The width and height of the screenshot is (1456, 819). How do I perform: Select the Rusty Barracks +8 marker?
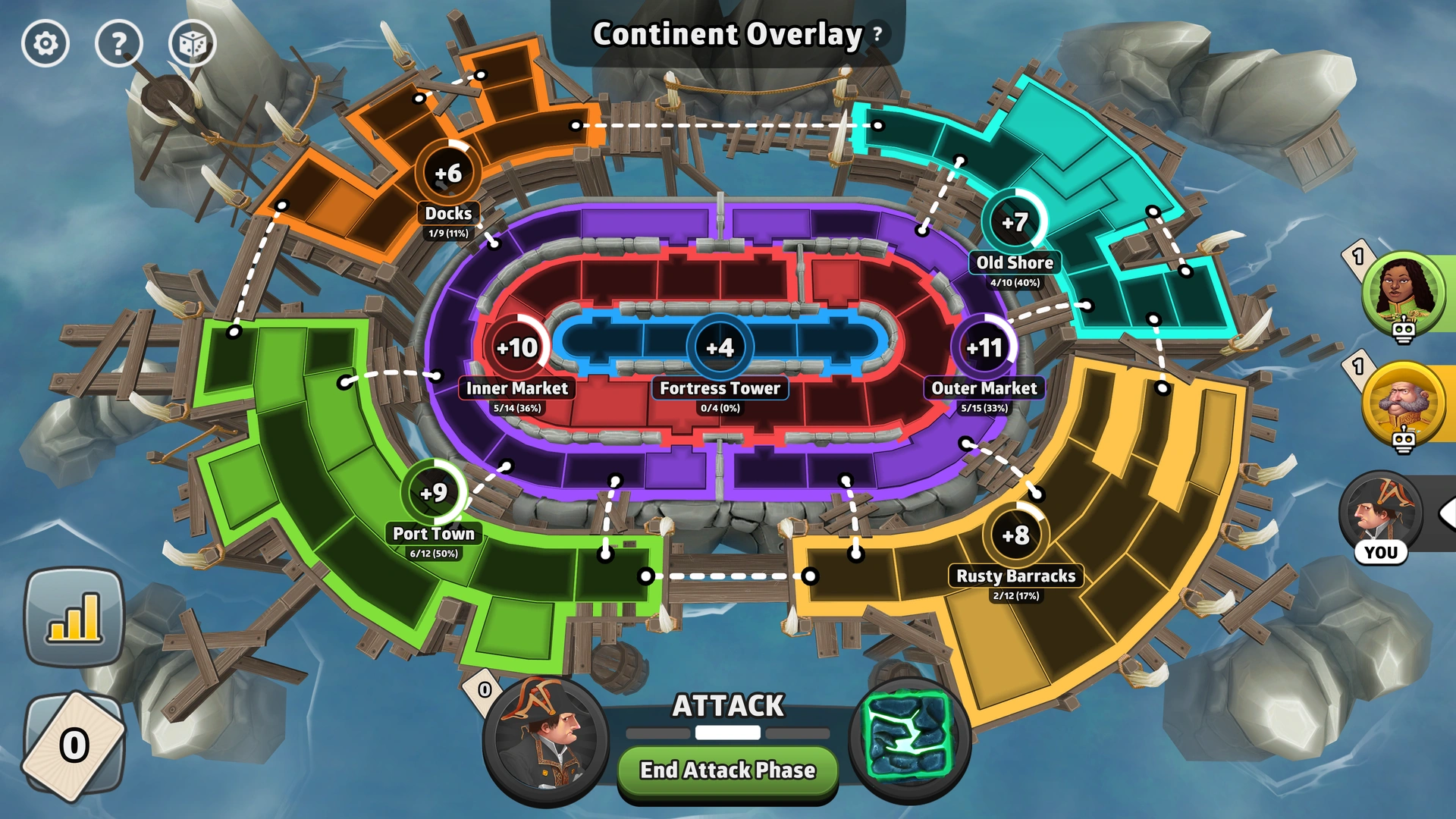tap(1016, 535)
